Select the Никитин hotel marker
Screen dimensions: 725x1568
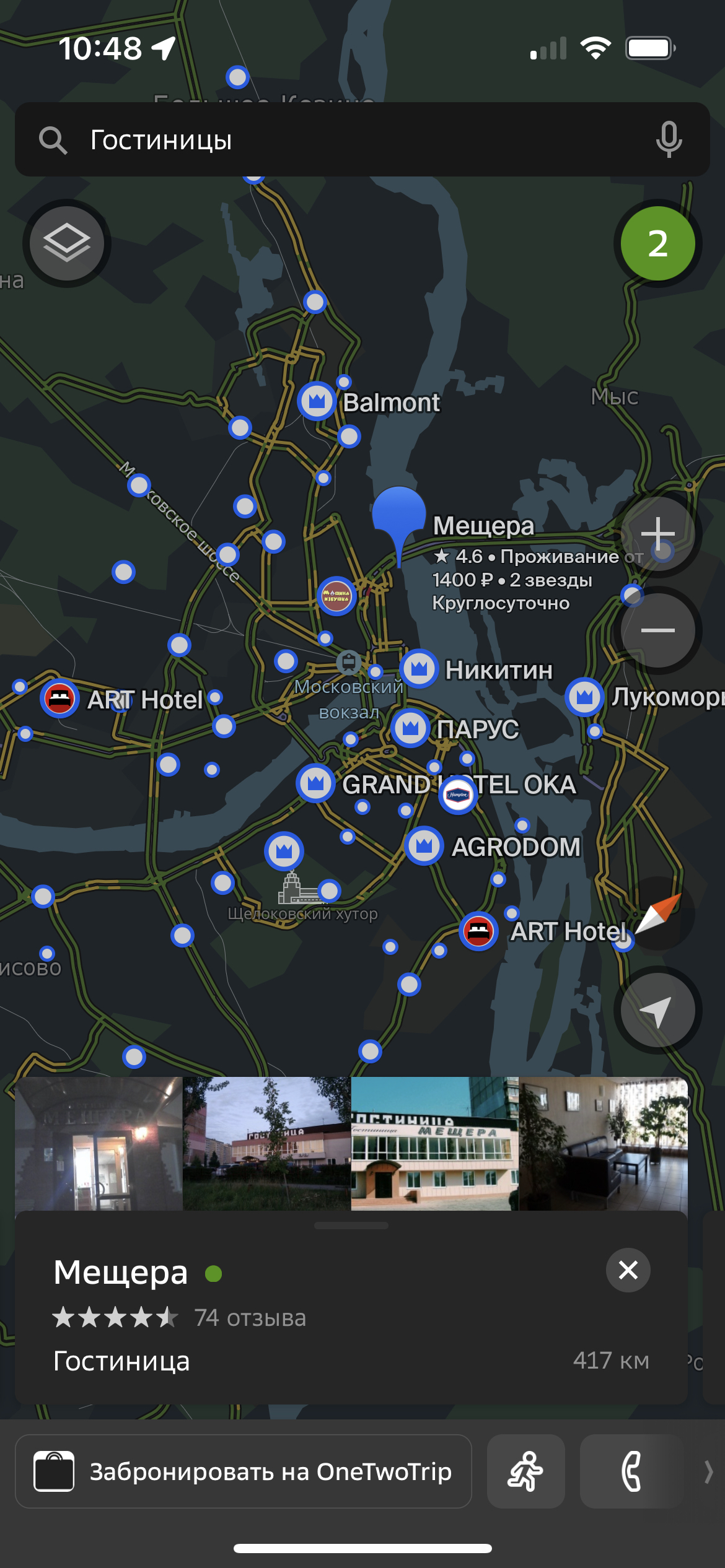[420, 669]
